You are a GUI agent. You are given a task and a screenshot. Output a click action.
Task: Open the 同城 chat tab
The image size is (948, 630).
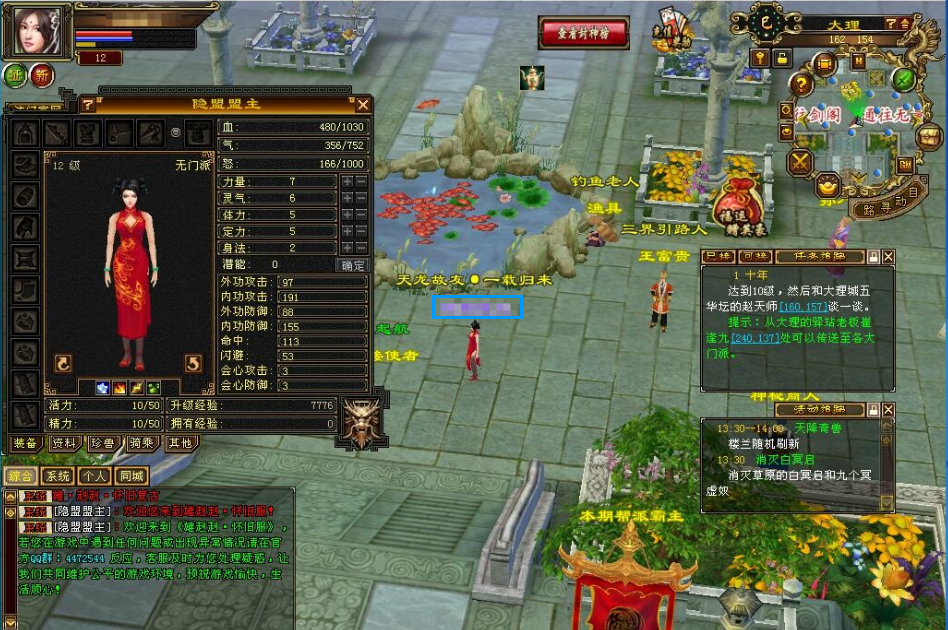pyautogui.click(x=130, y=476)
